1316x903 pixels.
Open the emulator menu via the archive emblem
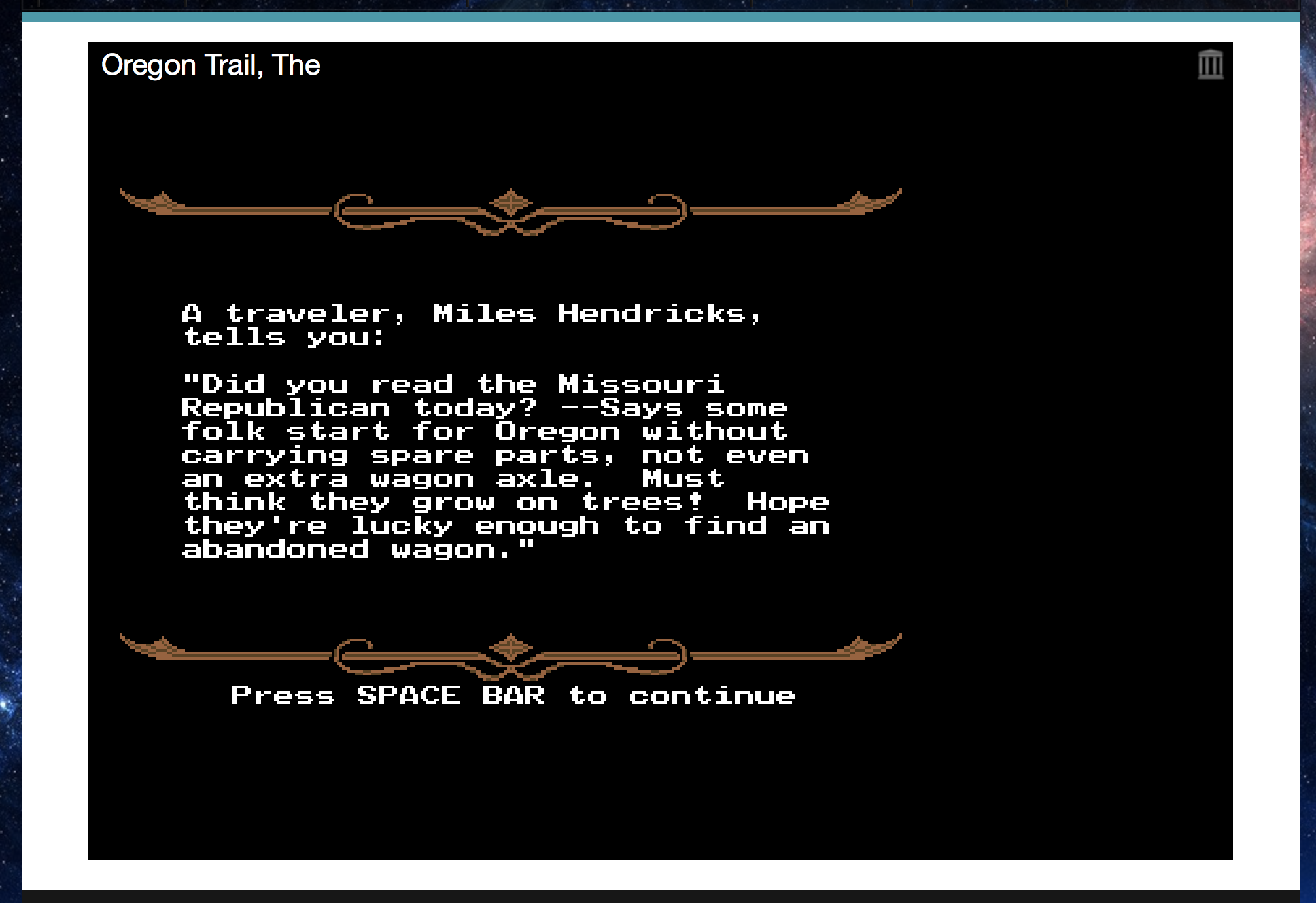point(1211,64)
